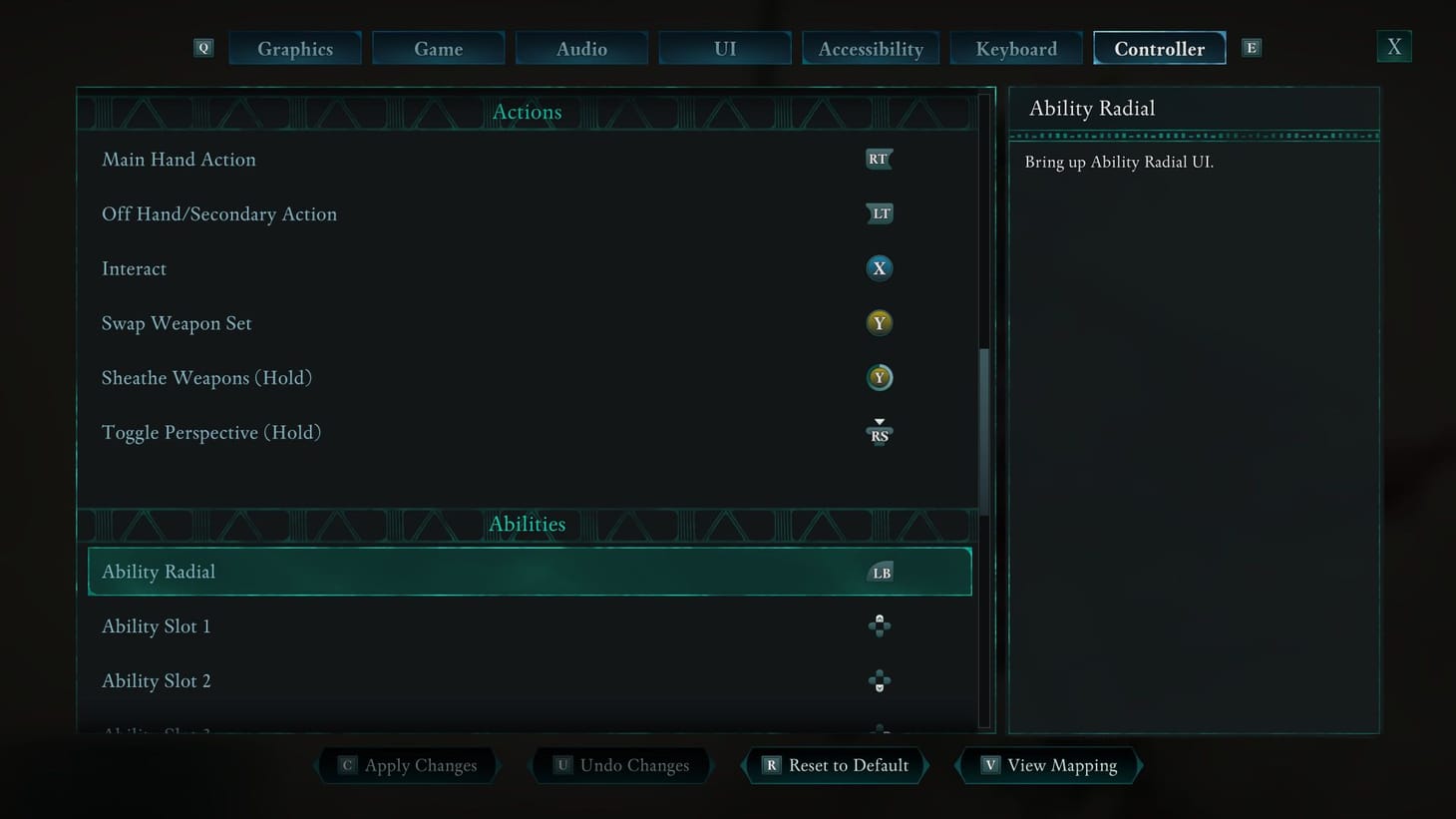Click the X button icon next to Interact

tap(879, 268)
